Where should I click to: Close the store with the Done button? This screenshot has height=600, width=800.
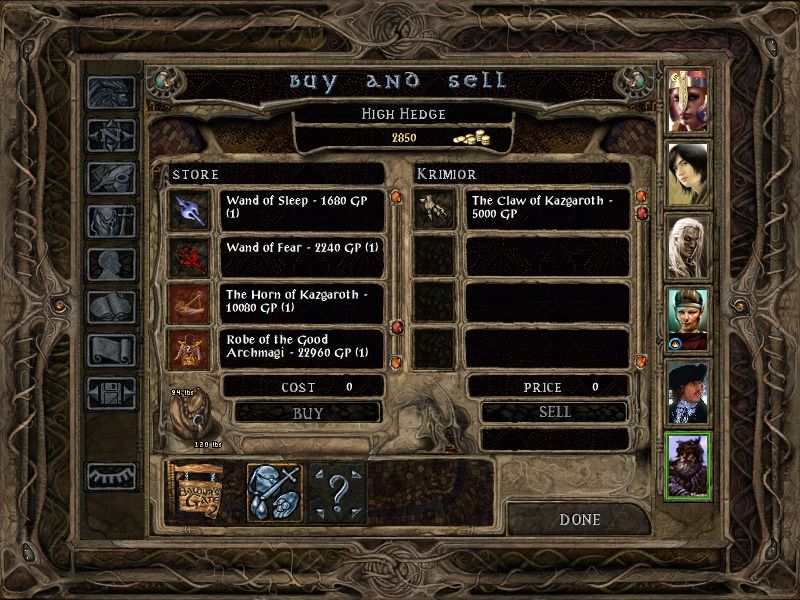coord(579,520)
